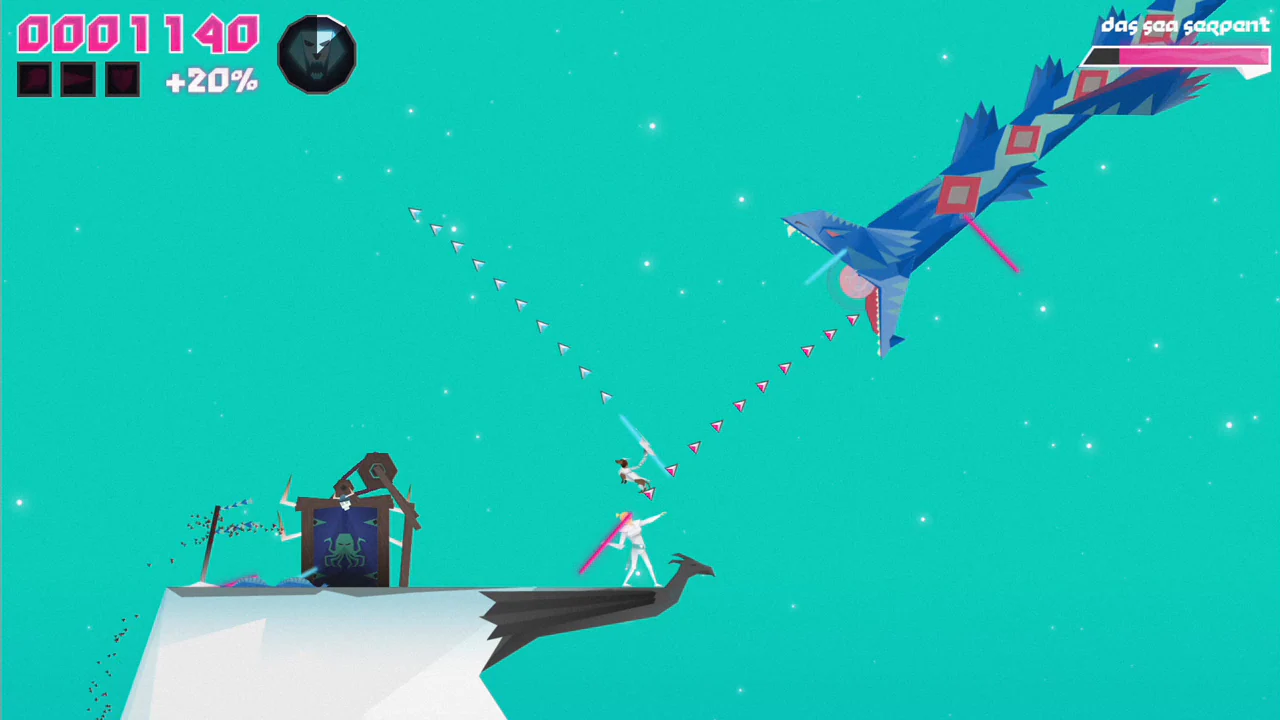
Task: Select the third health square in the HUD
Action: click(x=121, y=79)
